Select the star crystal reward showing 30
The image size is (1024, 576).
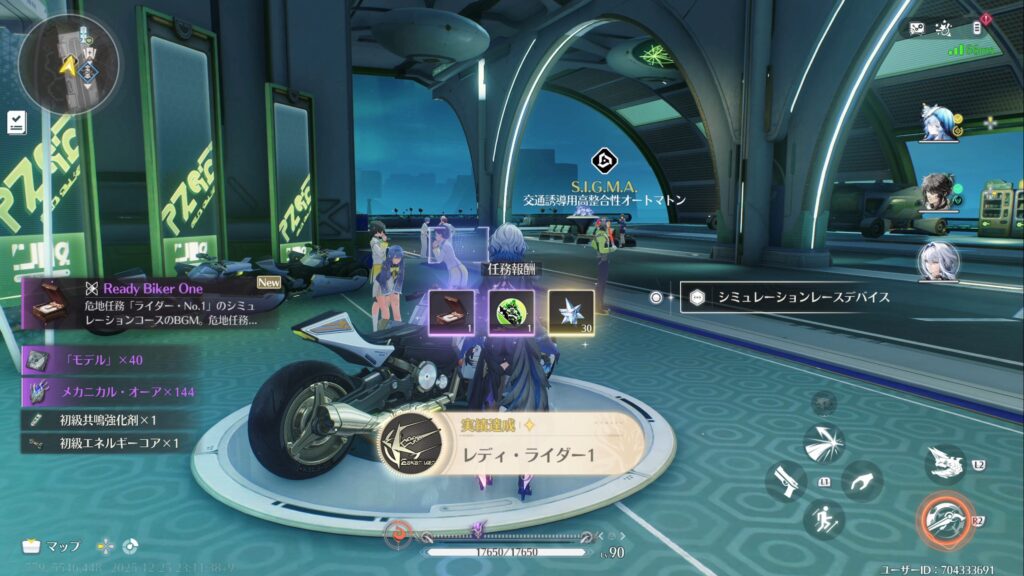pos(571,312)
